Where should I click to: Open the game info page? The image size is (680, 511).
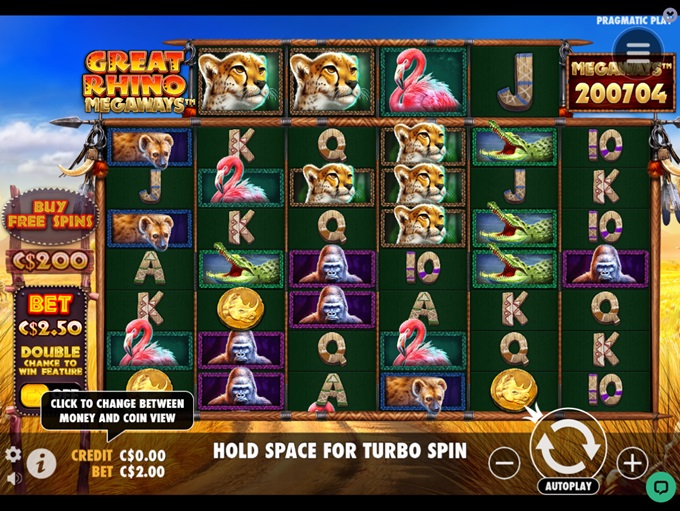click(x=41, y=463)
